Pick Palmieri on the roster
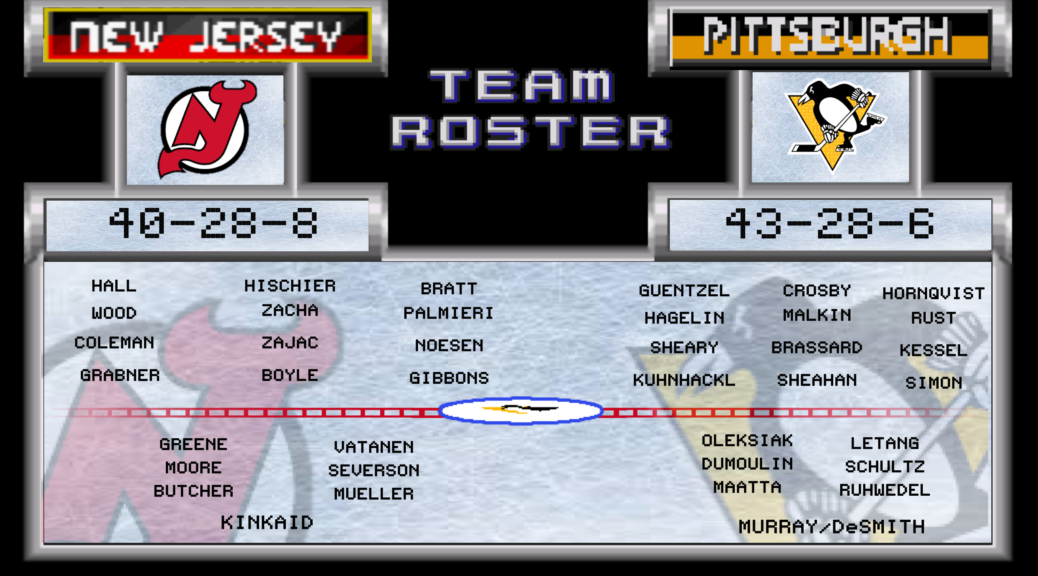Screen dimensions: 1038x576 coord(449,313)
